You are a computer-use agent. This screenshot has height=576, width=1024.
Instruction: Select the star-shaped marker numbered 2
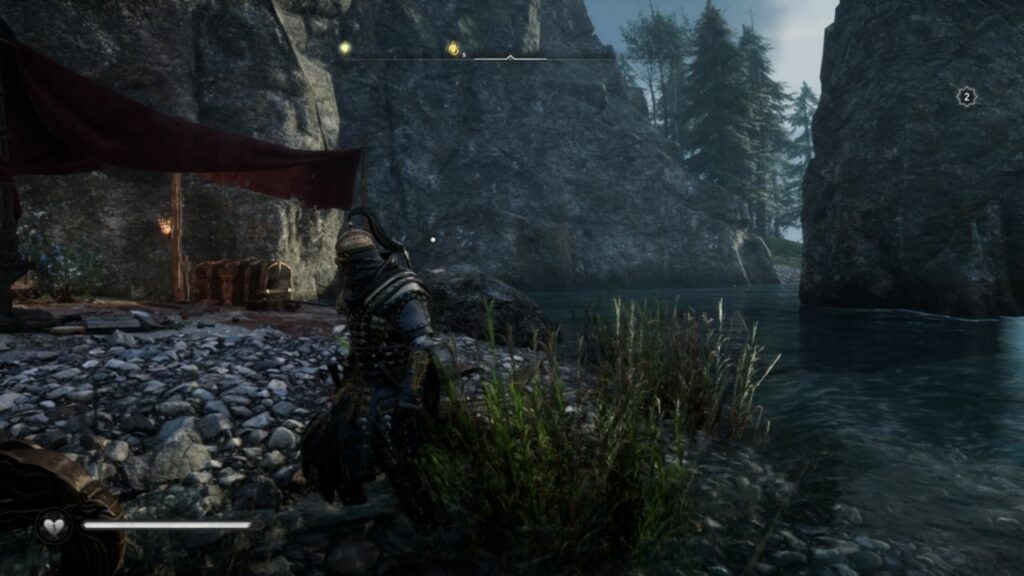[x=966, y=96]
